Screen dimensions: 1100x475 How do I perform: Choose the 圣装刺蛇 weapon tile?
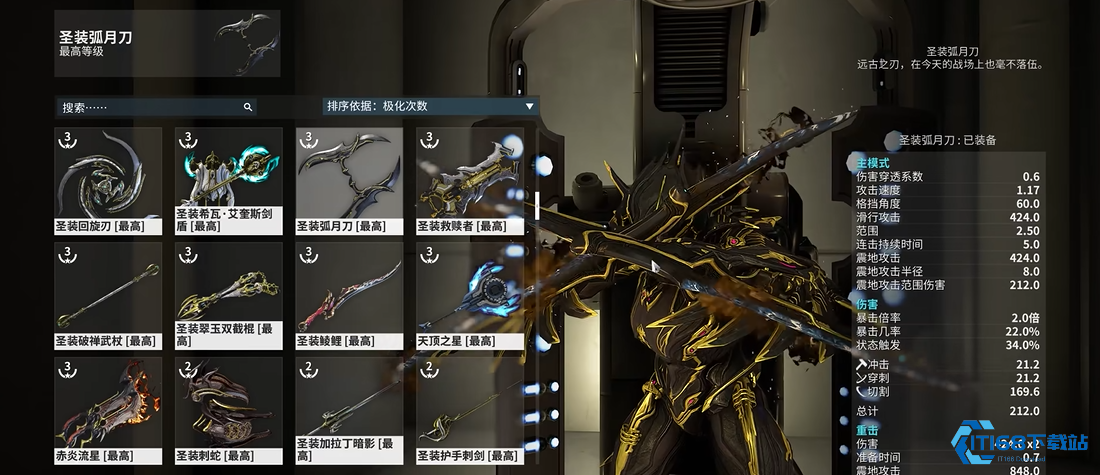point(229,409)
